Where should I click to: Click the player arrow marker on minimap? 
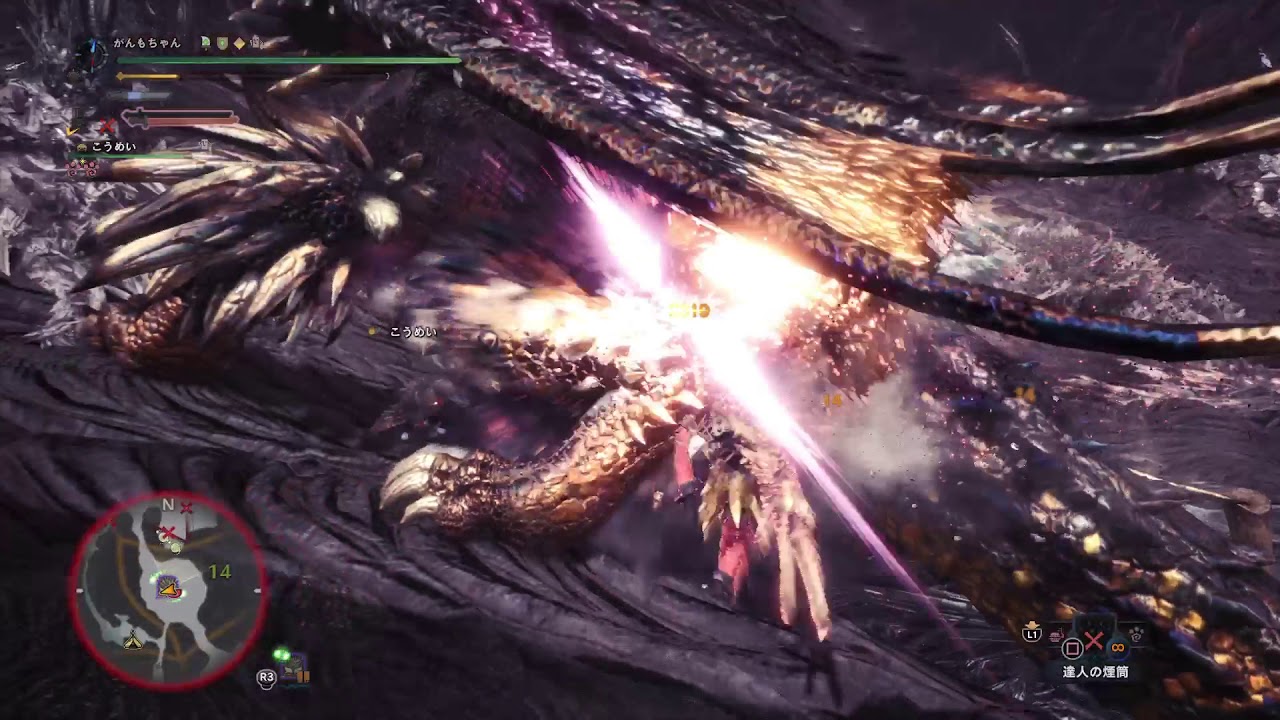169,592
